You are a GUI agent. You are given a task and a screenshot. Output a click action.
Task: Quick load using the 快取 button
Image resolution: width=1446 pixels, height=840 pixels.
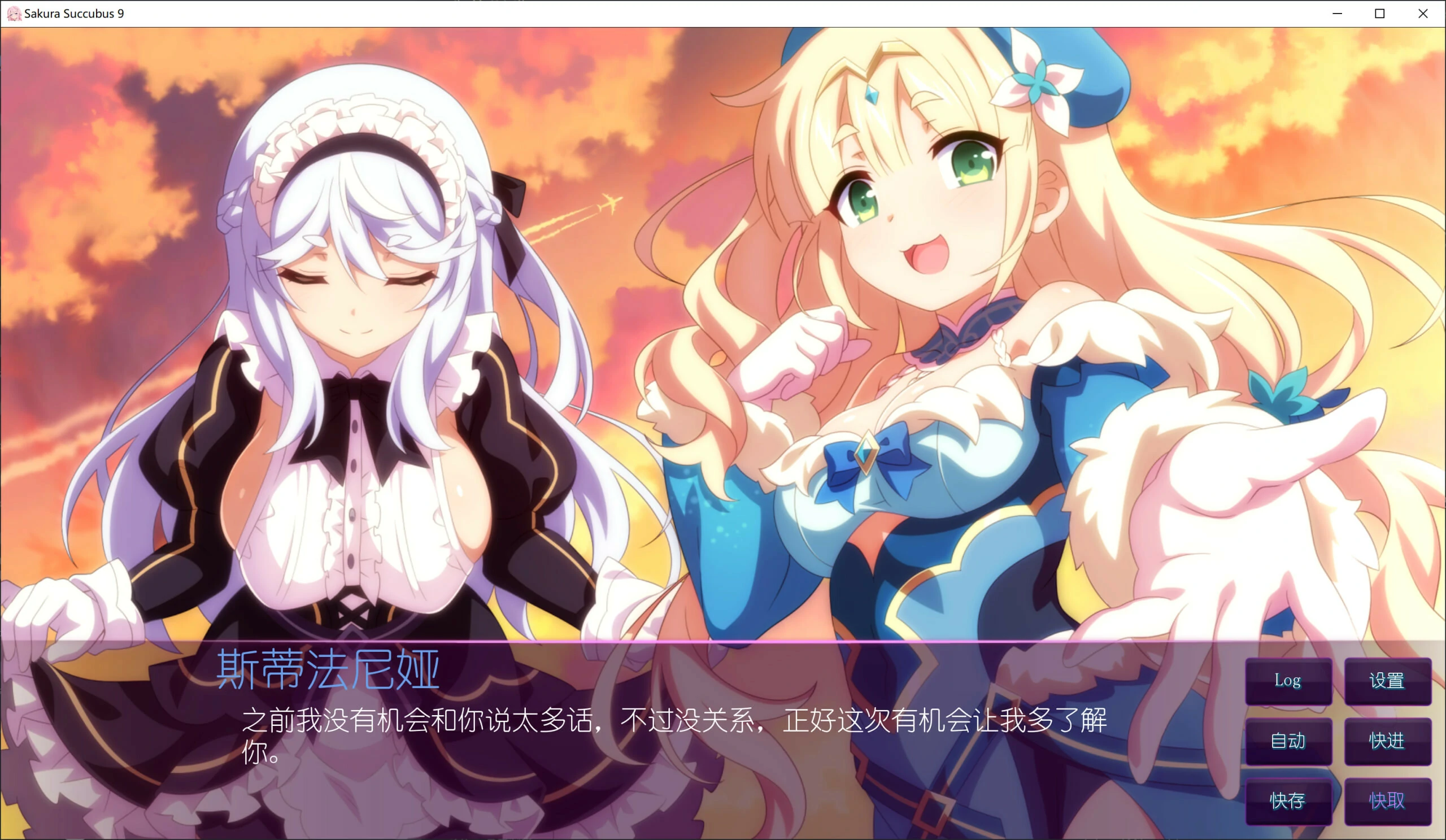(x=1387, y=802)
